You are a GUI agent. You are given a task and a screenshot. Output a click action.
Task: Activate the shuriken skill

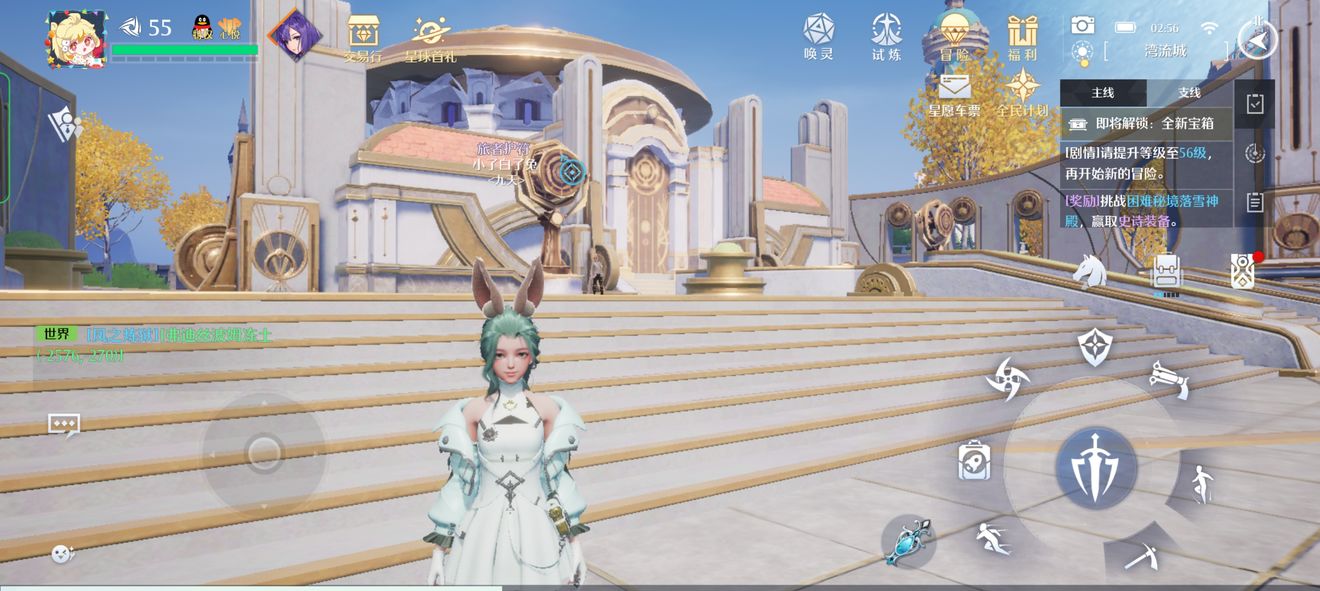(x=1006, y=379)
